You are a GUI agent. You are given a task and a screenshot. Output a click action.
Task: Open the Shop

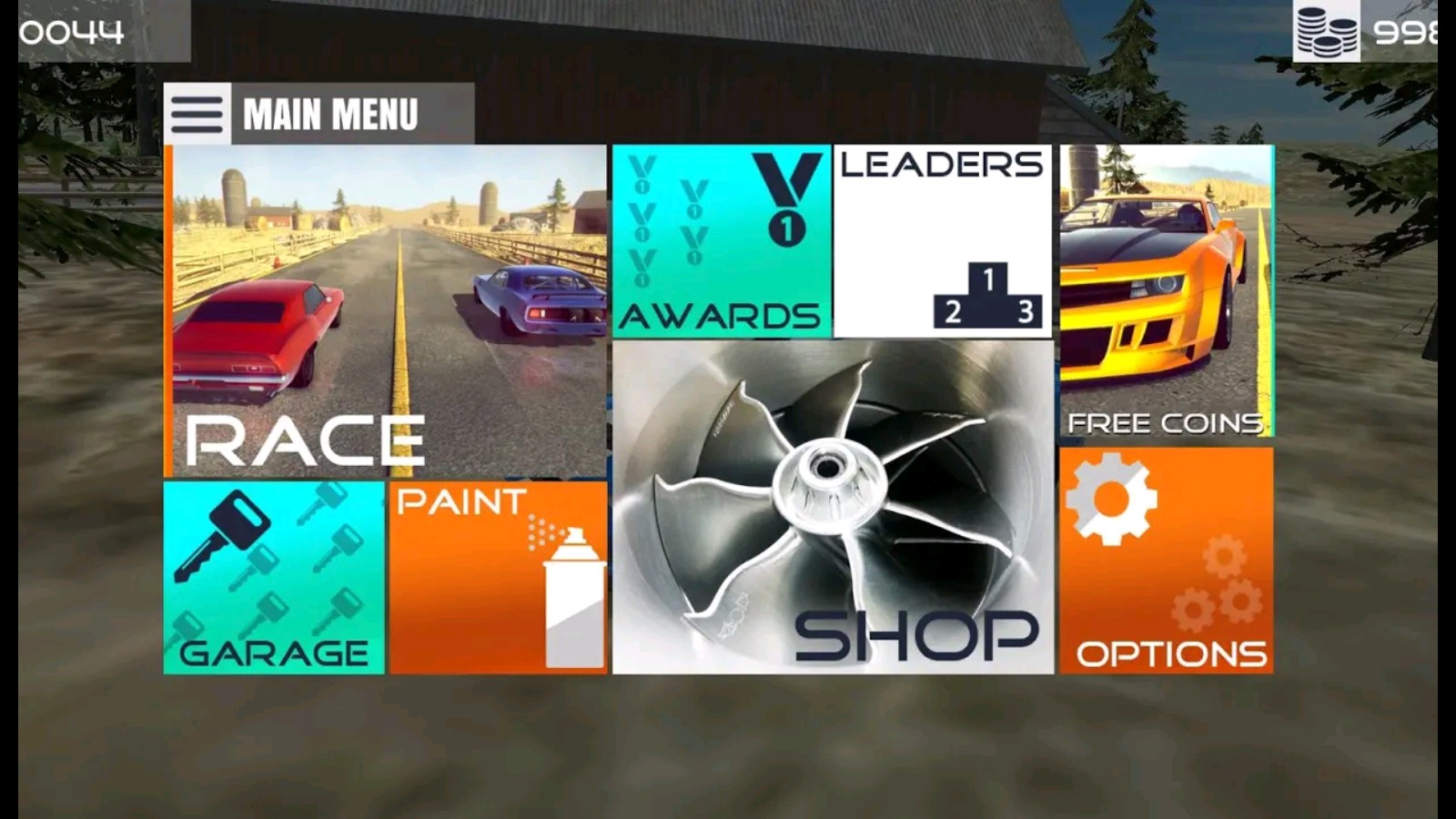(833, 507)
